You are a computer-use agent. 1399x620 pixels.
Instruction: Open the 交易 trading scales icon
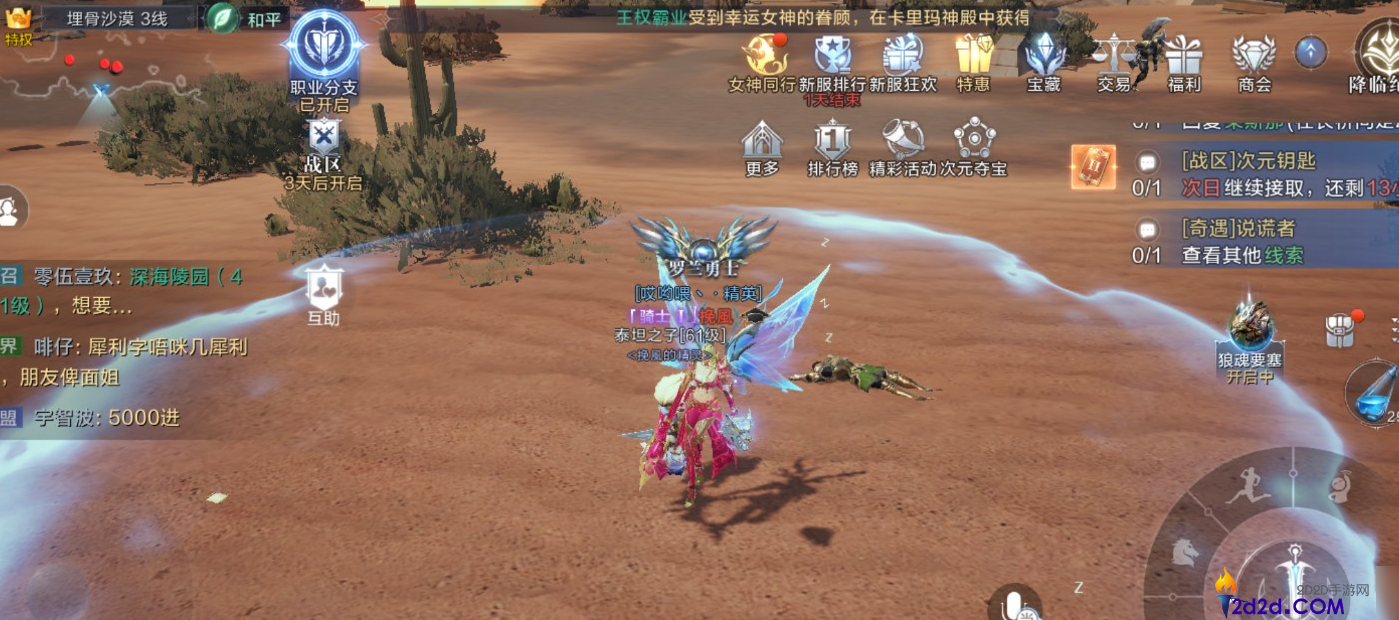(1113, 57)
